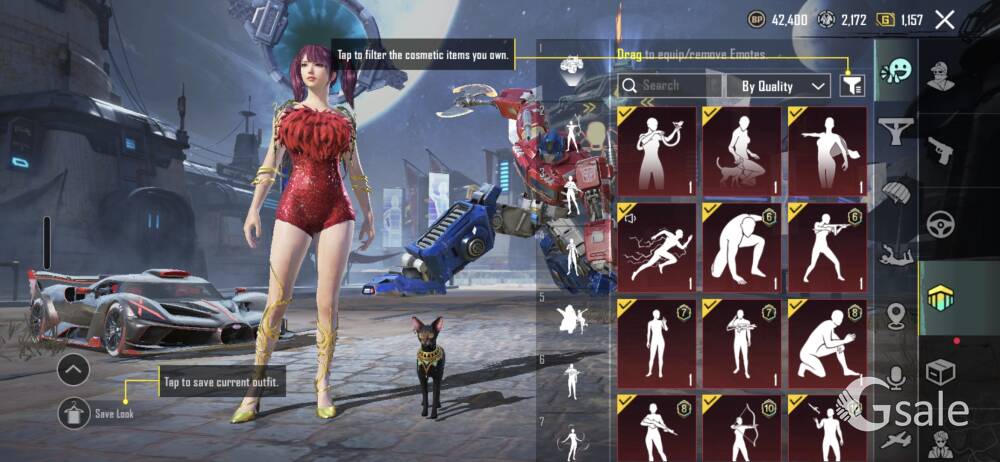Save the current look
The width and height of the screenshot is (1000, 462).
(75, 412)
